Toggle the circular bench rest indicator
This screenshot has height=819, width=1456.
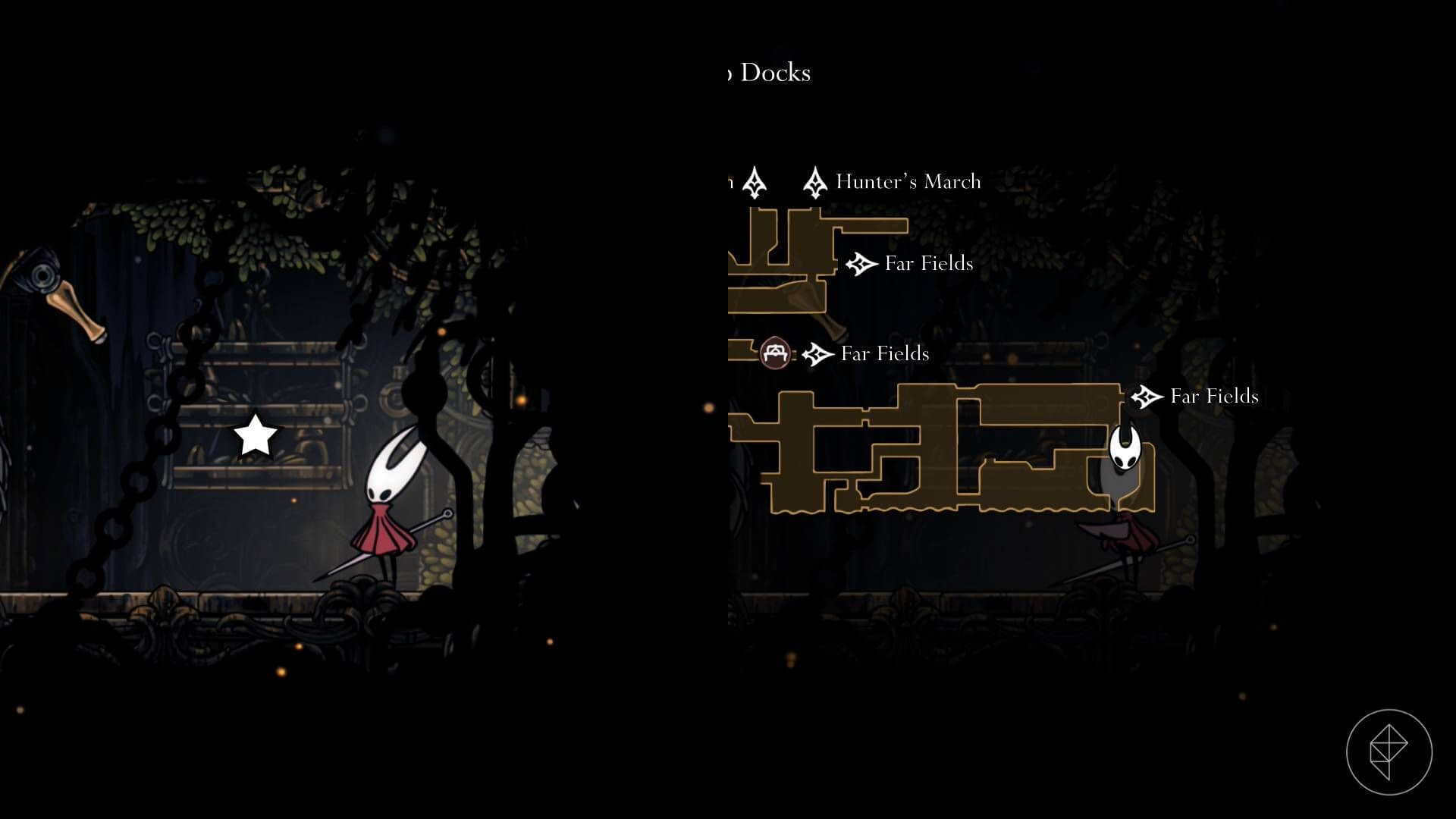pyautogui.click(x=776, y=352)
